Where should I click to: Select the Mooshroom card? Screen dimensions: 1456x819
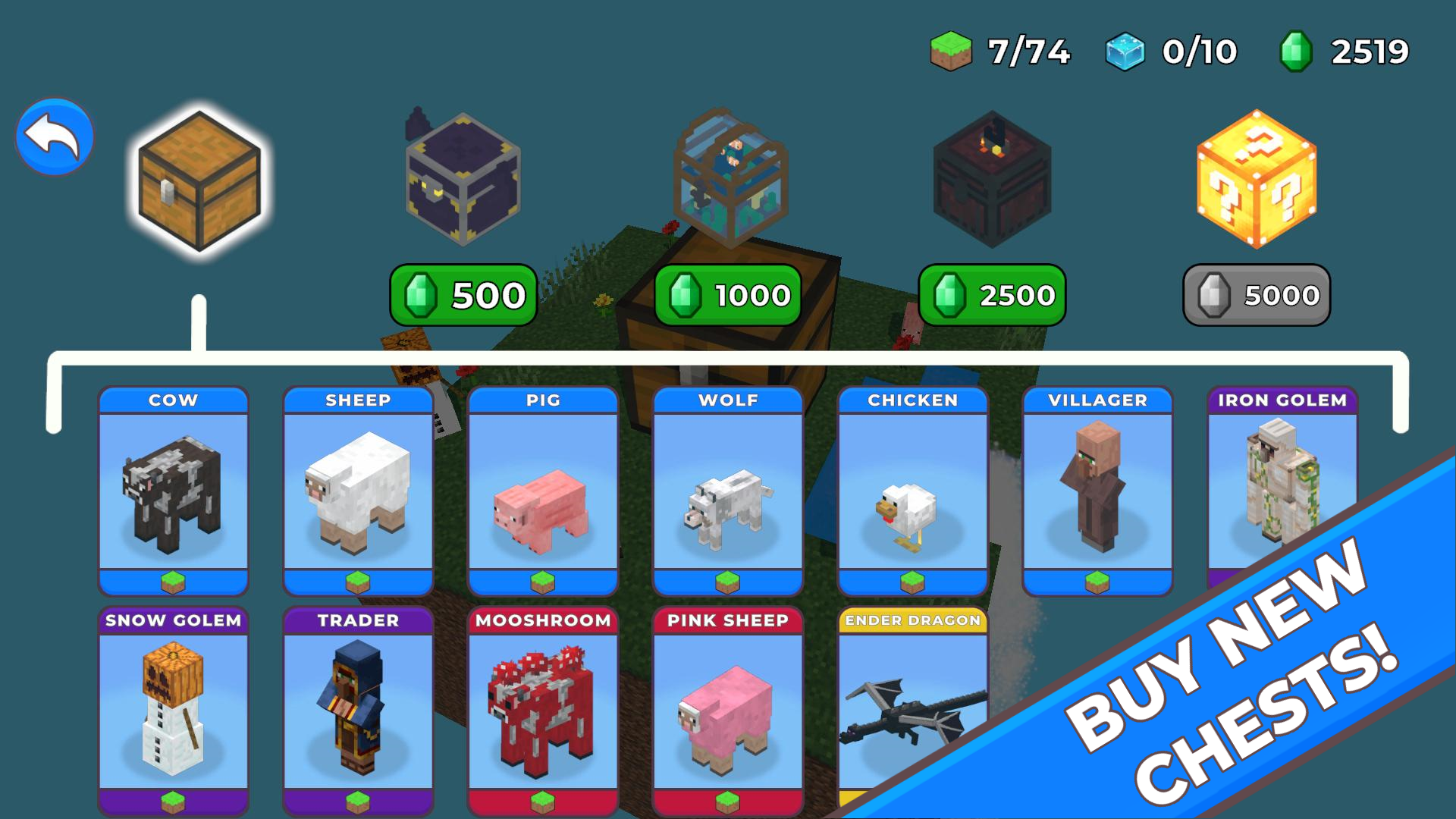point(542,713)
